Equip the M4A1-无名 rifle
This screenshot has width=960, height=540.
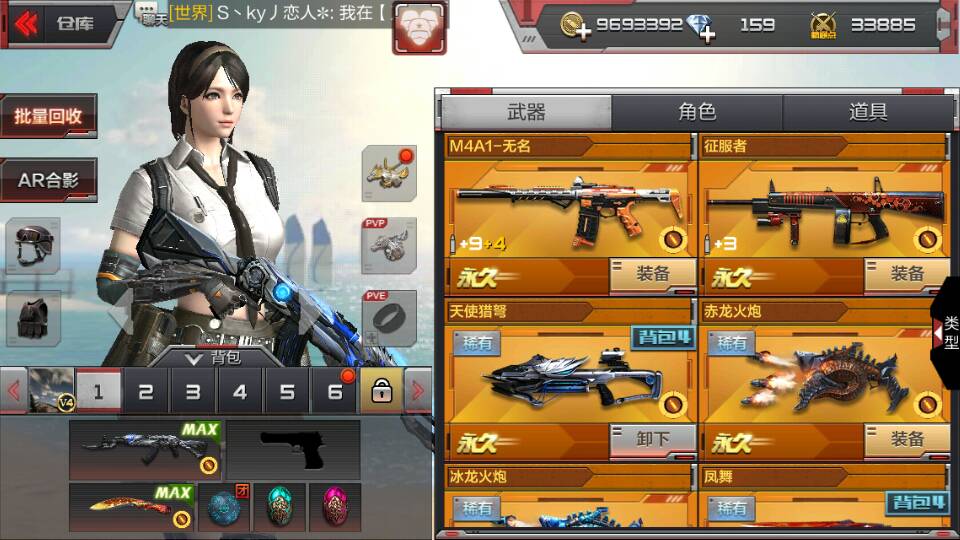[653, 274]
